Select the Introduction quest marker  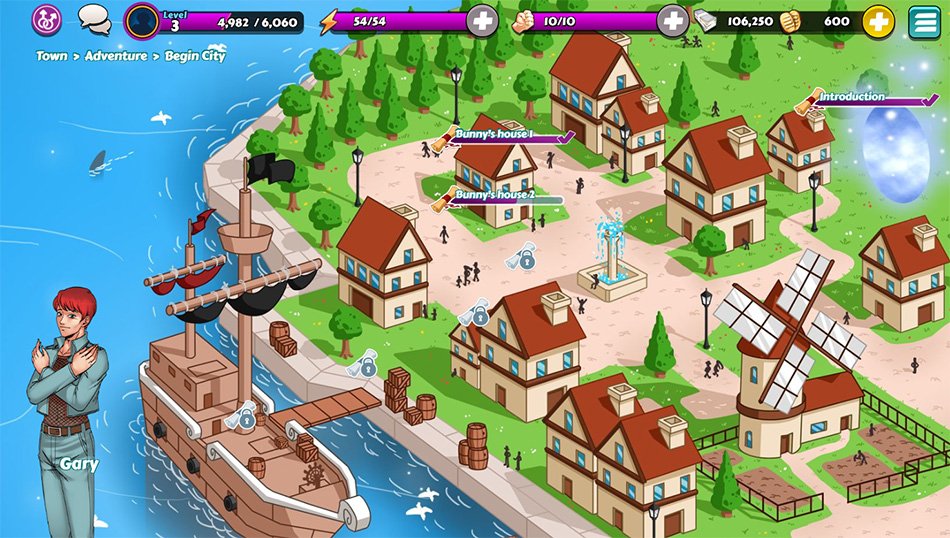[x=851, y=97]
